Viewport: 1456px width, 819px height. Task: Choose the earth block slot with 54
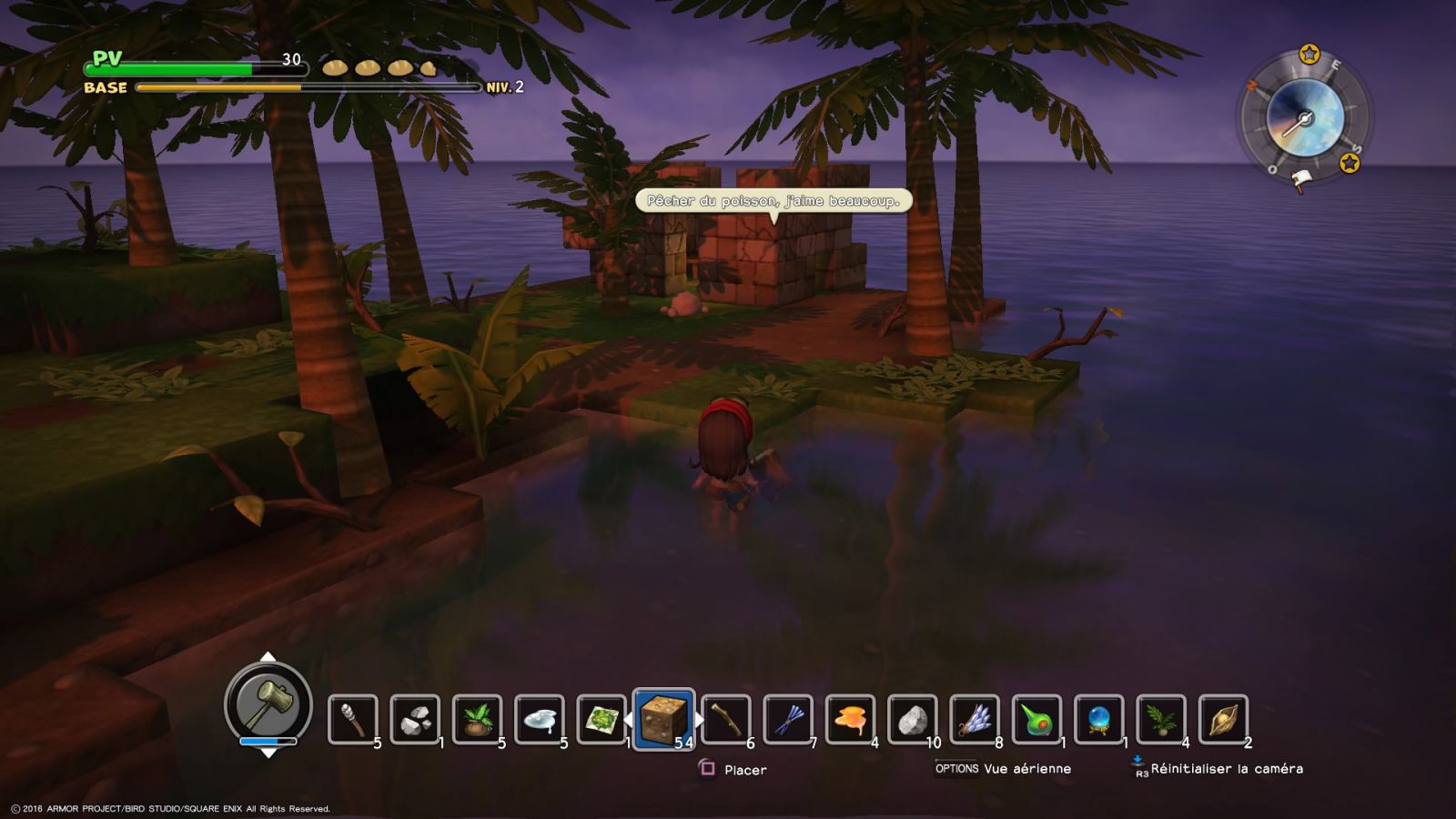[663, 719]
